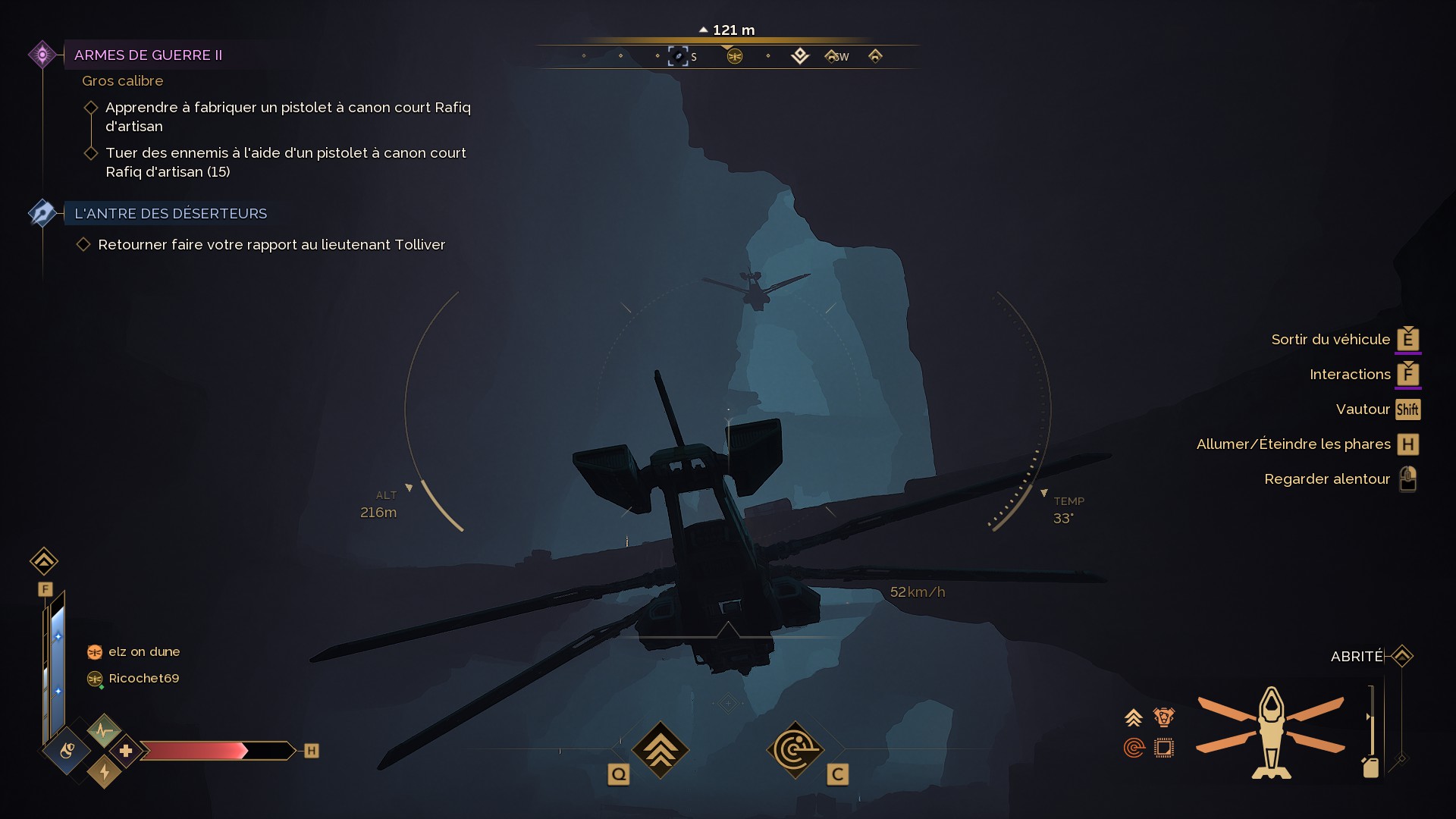The height and width of the screenshot is (819, 1456).
Task: Click the heartbeat diamond icon
Action: click(x=104, y=731)
